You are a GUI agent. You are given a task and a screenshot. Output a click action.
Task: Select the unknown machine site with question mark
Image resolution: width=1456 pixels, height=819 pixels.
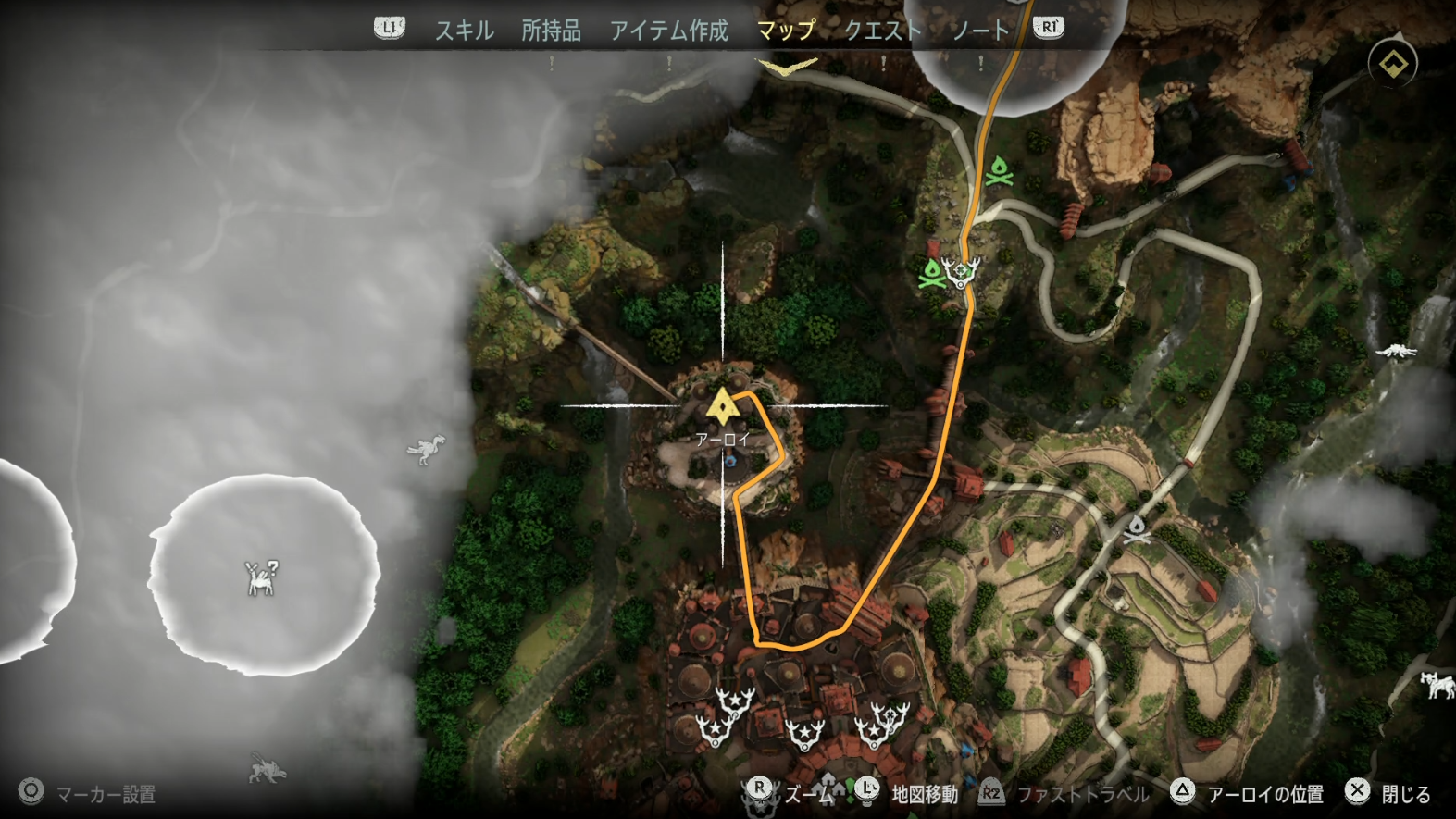pyautogui.click(x=262, y=577)
